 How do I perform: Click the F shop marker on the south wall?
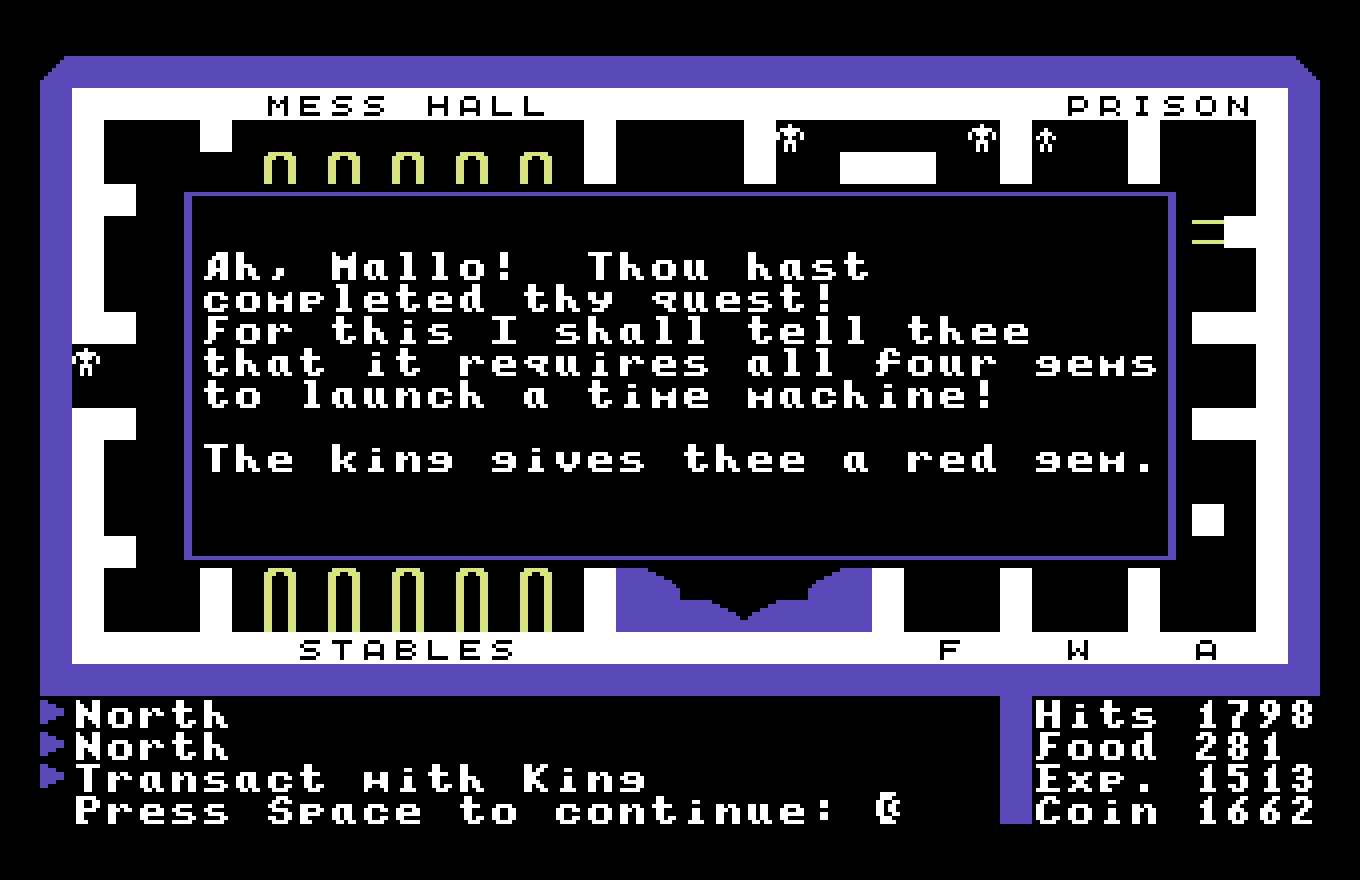[950, 651]
